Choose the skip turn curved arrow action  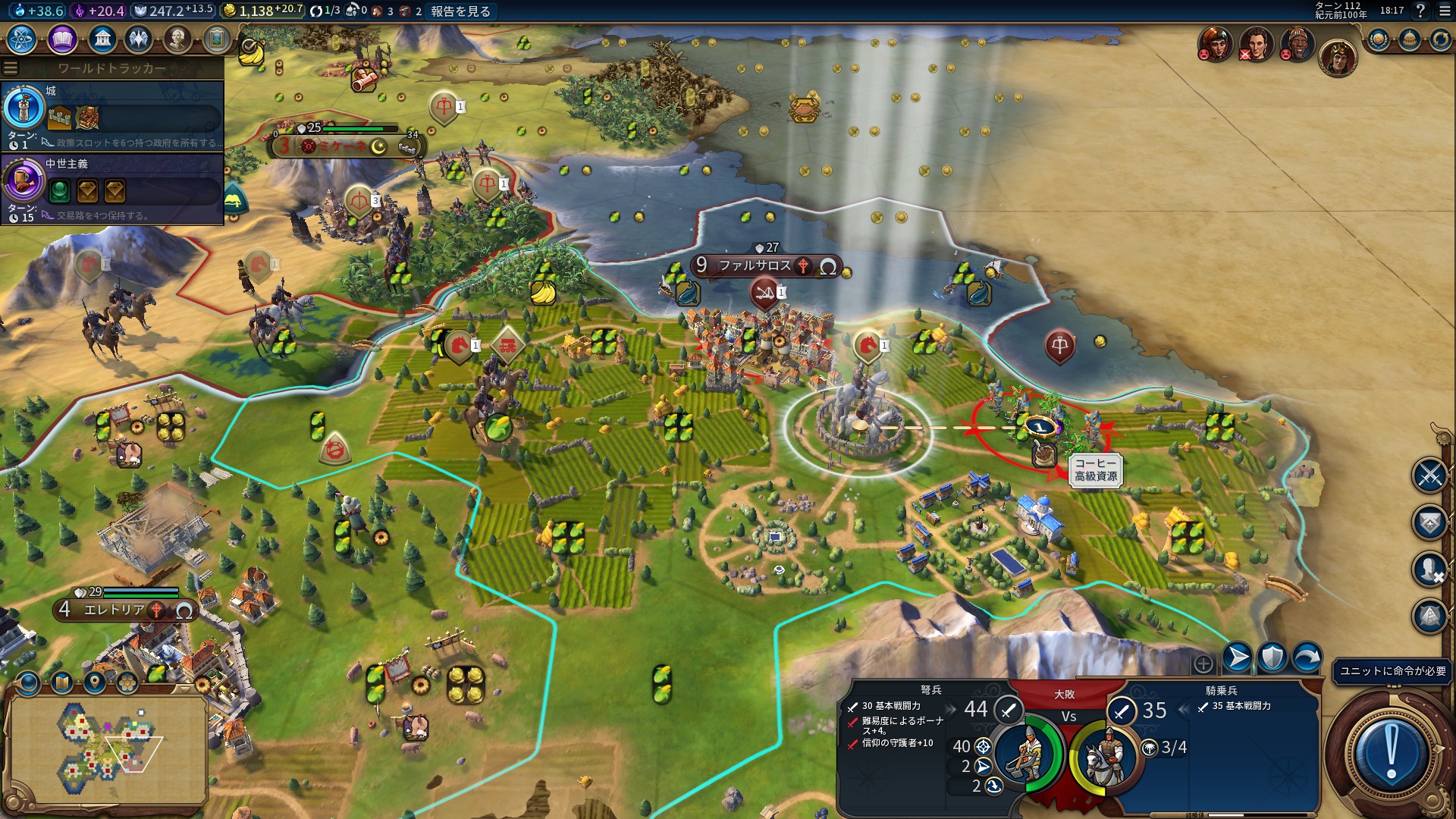(1307, 657)
